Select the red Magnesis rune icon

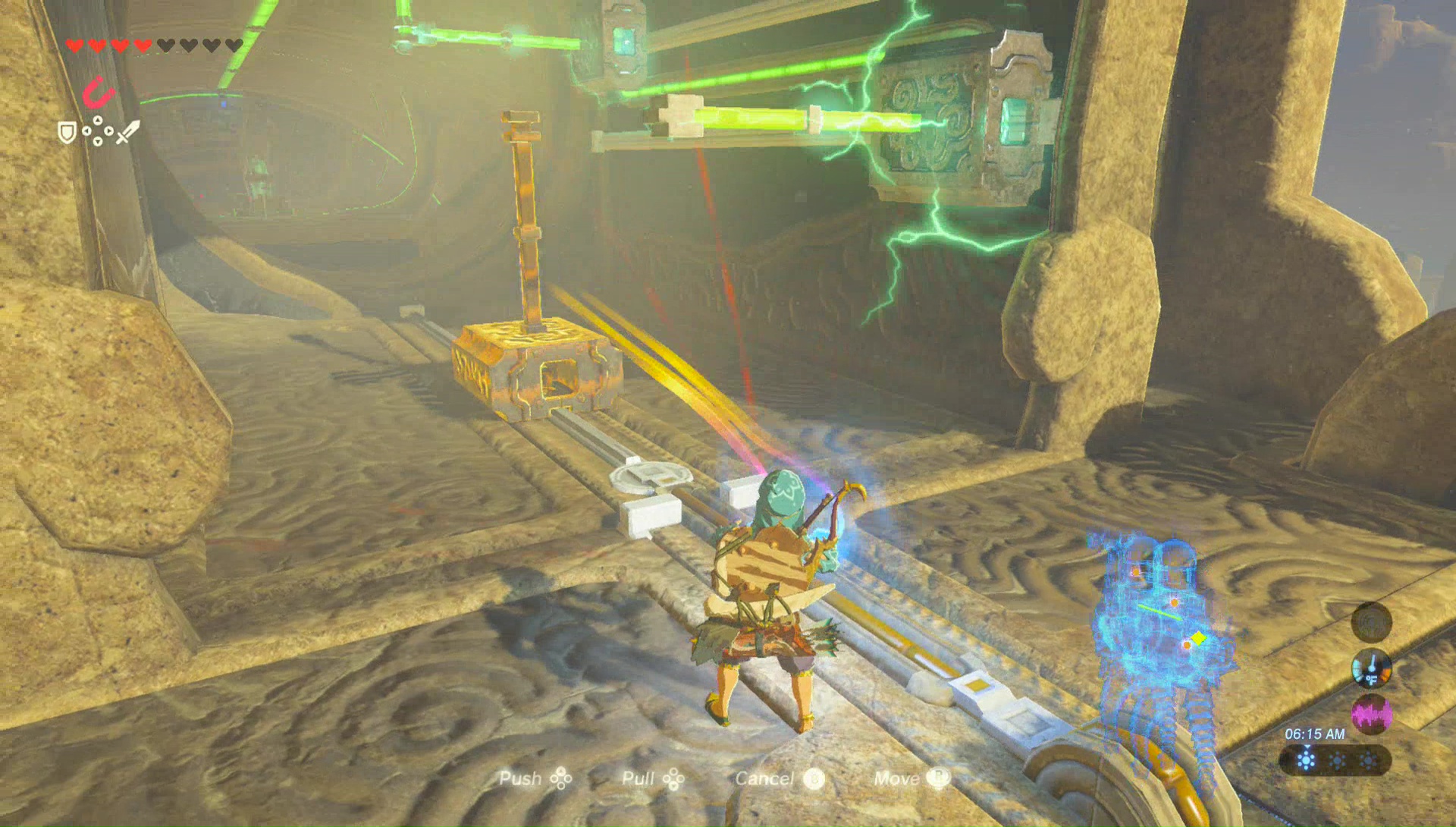point(98,93)
